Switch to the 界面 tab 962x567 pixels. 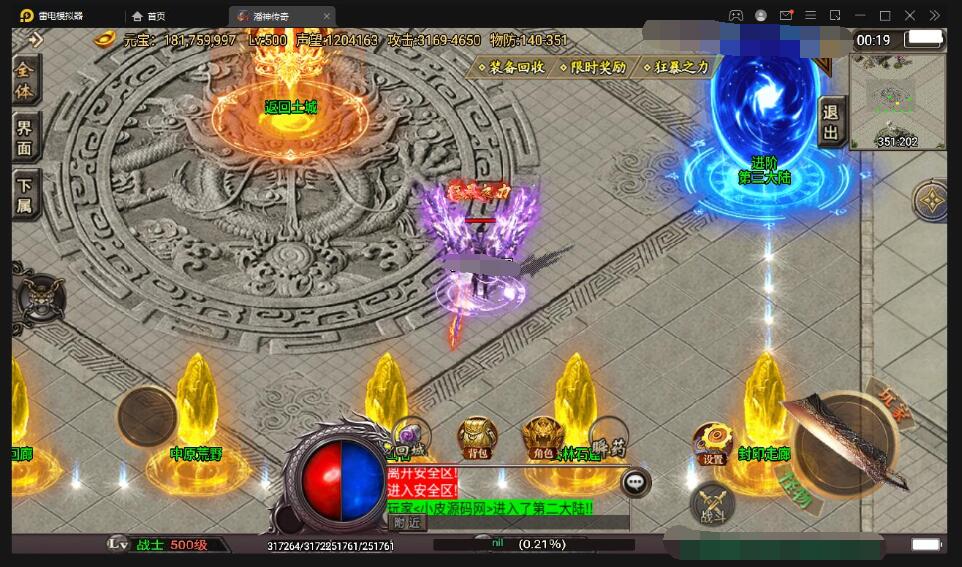coord(25,138)
